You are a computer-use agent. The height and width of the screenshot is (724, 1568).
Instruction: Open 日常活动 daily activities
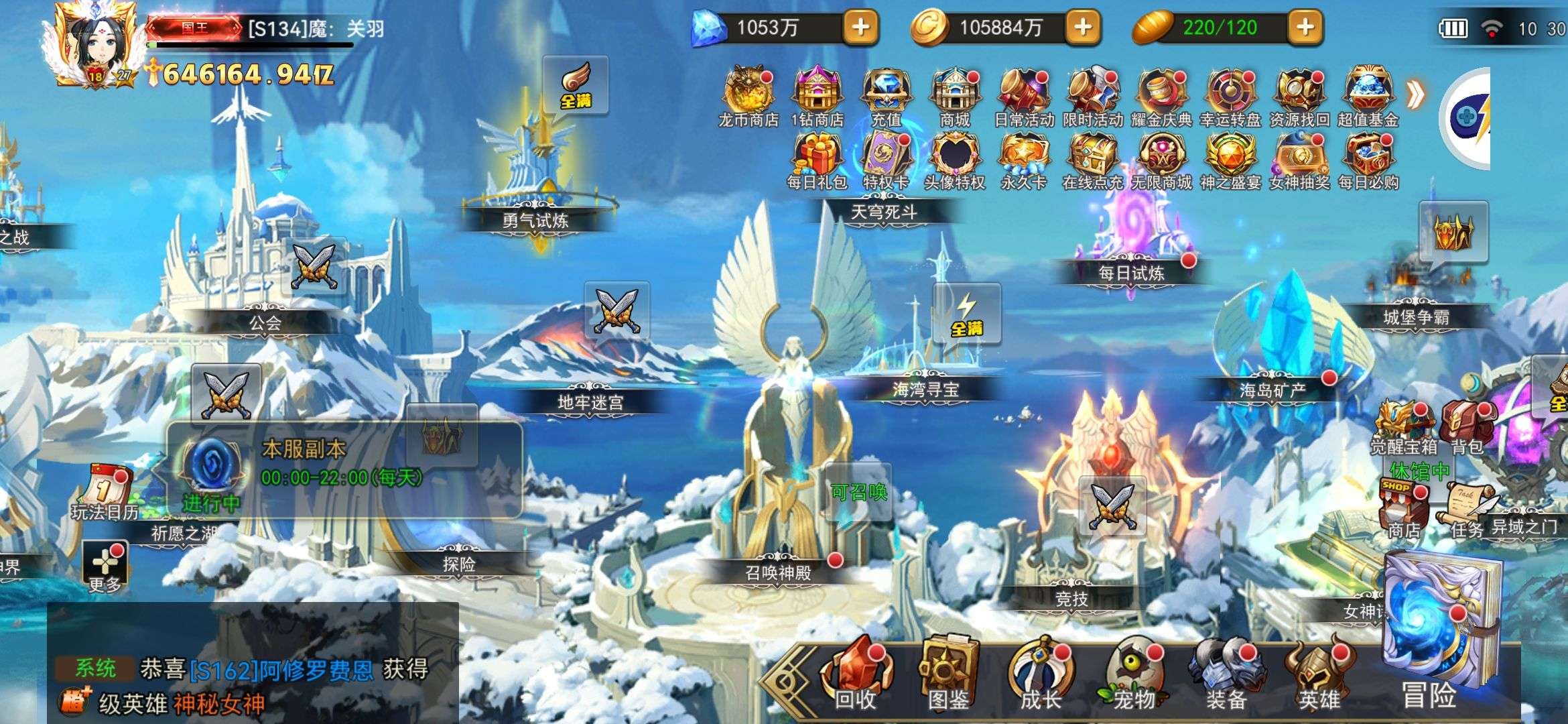[x=1023, y=94]
